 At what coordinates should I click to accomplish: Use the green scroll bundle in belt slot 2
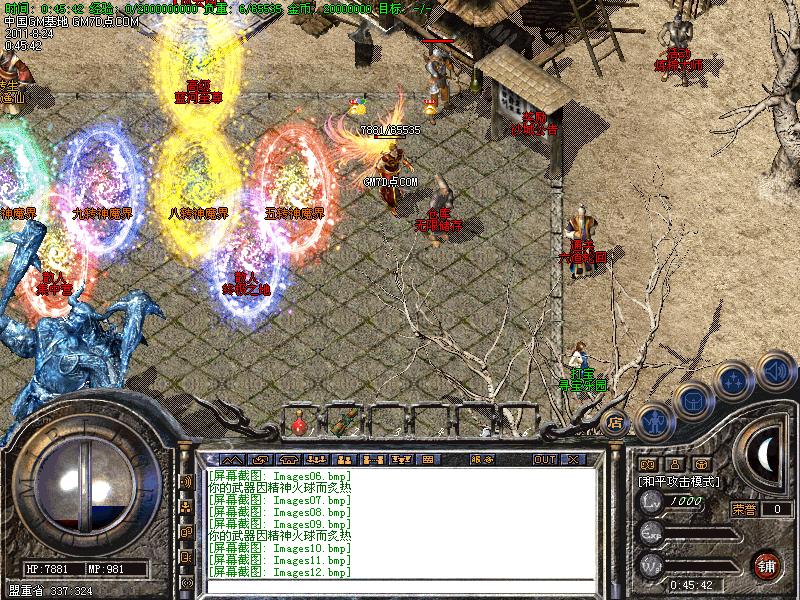coord(345,424)
